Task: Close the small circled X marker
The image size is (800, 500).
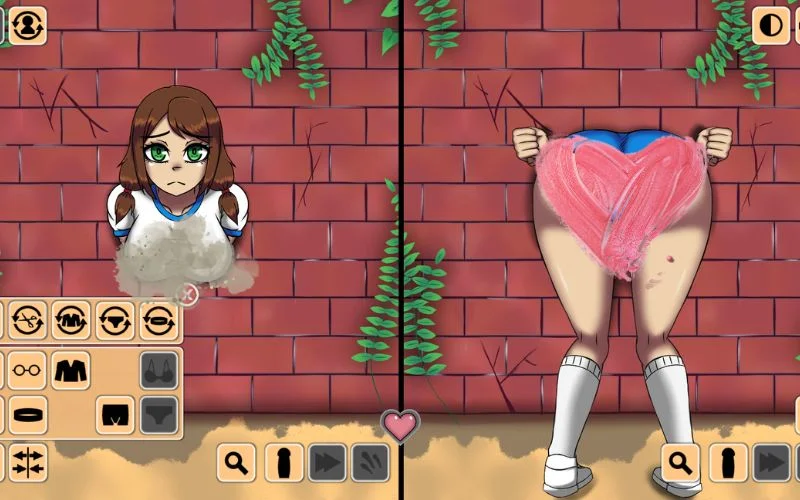Action: tap(187, 293)
